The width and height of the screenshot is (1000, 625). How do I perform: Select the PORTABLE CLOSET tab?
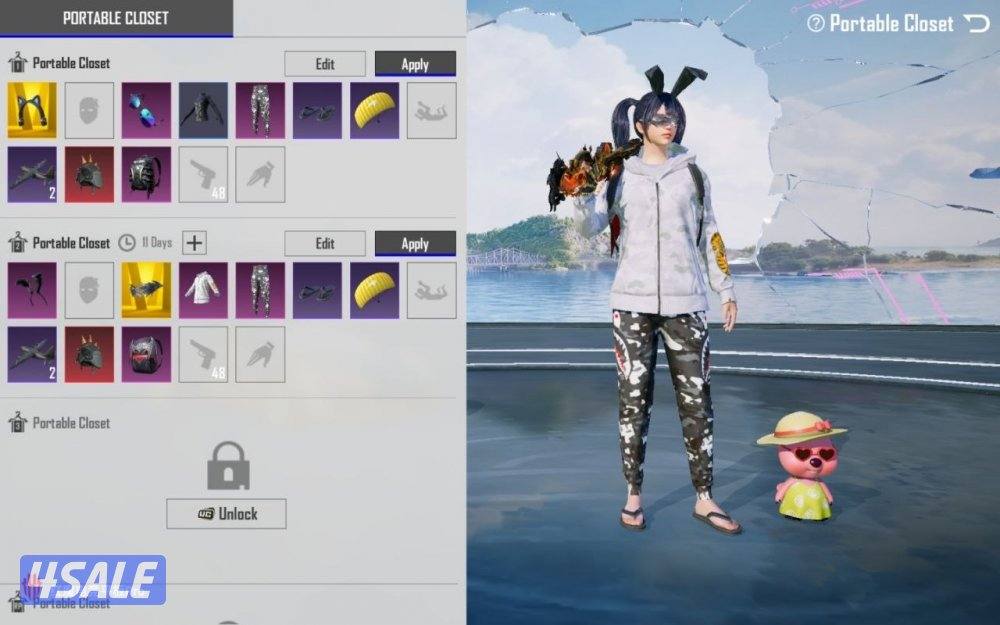(116, 18)
